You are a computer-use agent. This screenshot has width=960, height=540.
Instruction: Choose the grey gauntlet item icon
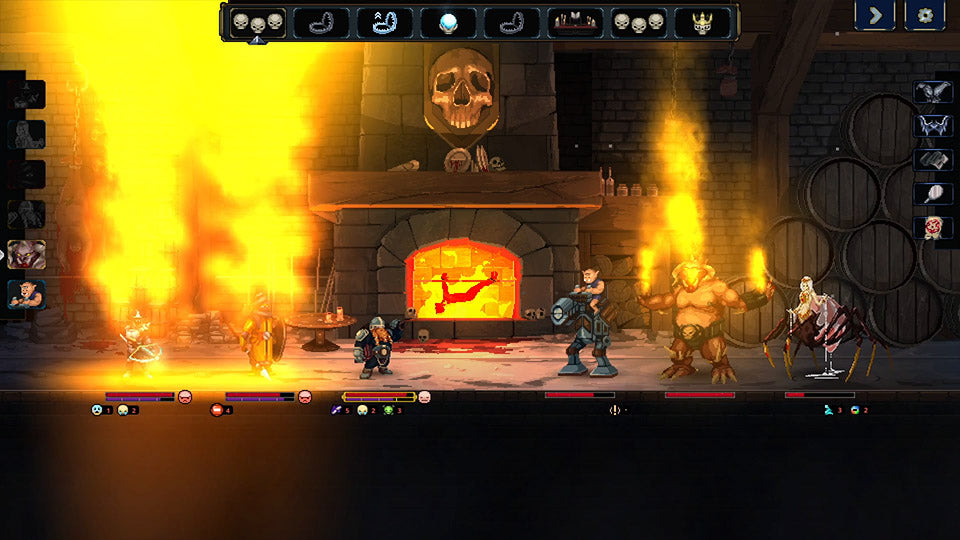pyautogui.click(x=932, y=160)
